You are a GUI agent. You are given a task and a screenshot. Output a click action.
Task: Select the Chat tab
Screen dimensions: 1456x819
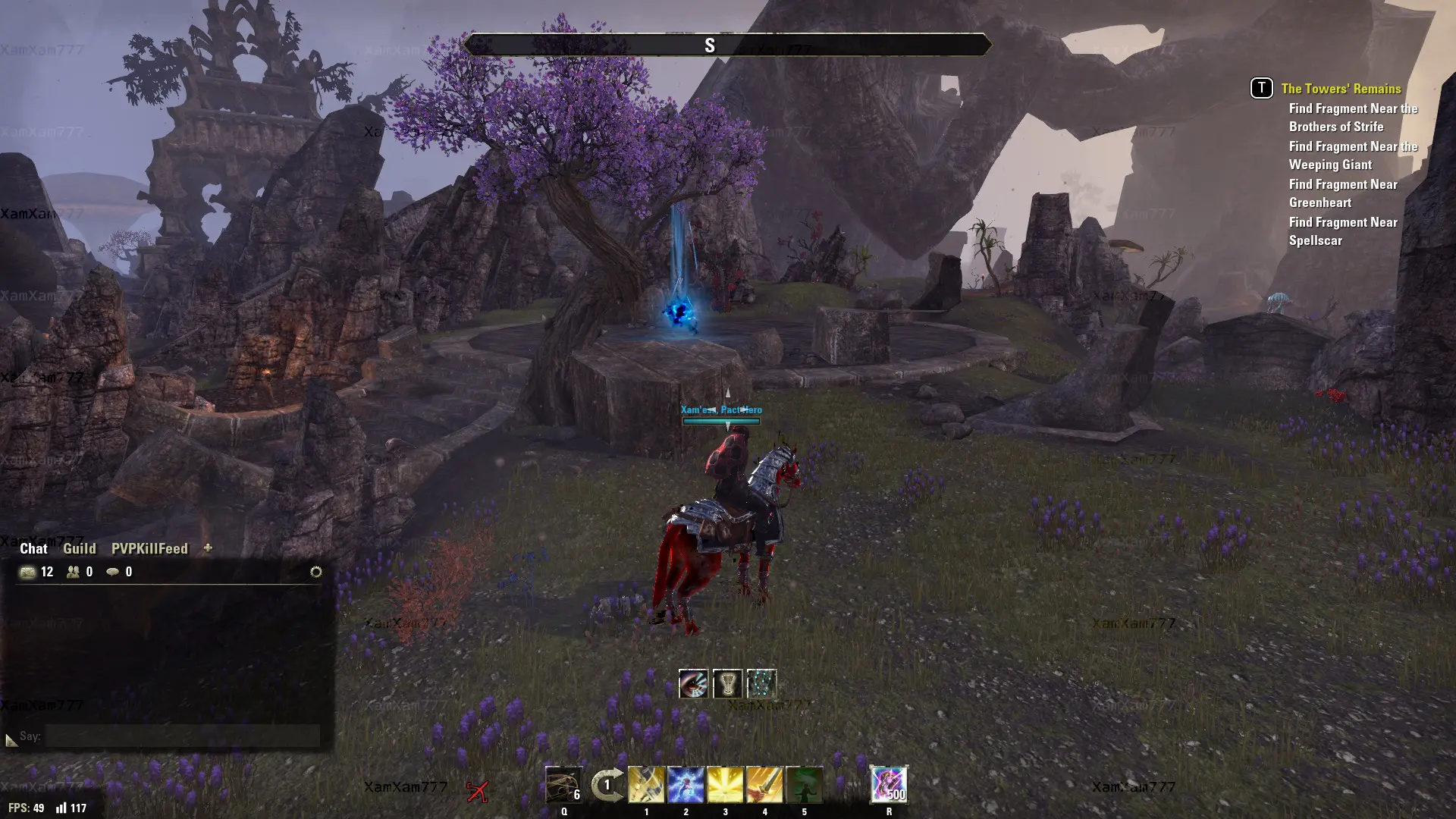tap(33, 548)
